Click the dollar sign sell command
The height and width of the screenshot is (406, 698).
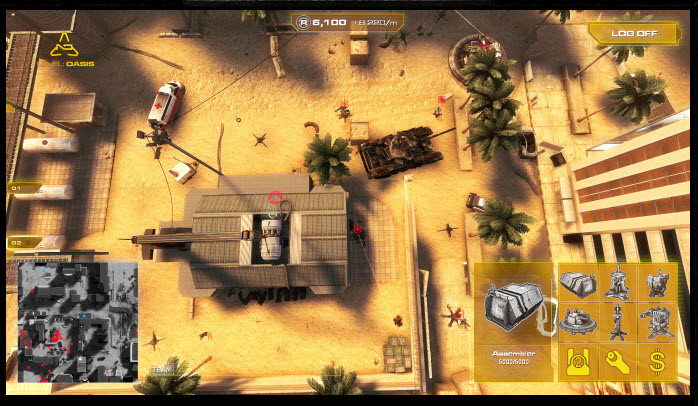pos(657,362)
